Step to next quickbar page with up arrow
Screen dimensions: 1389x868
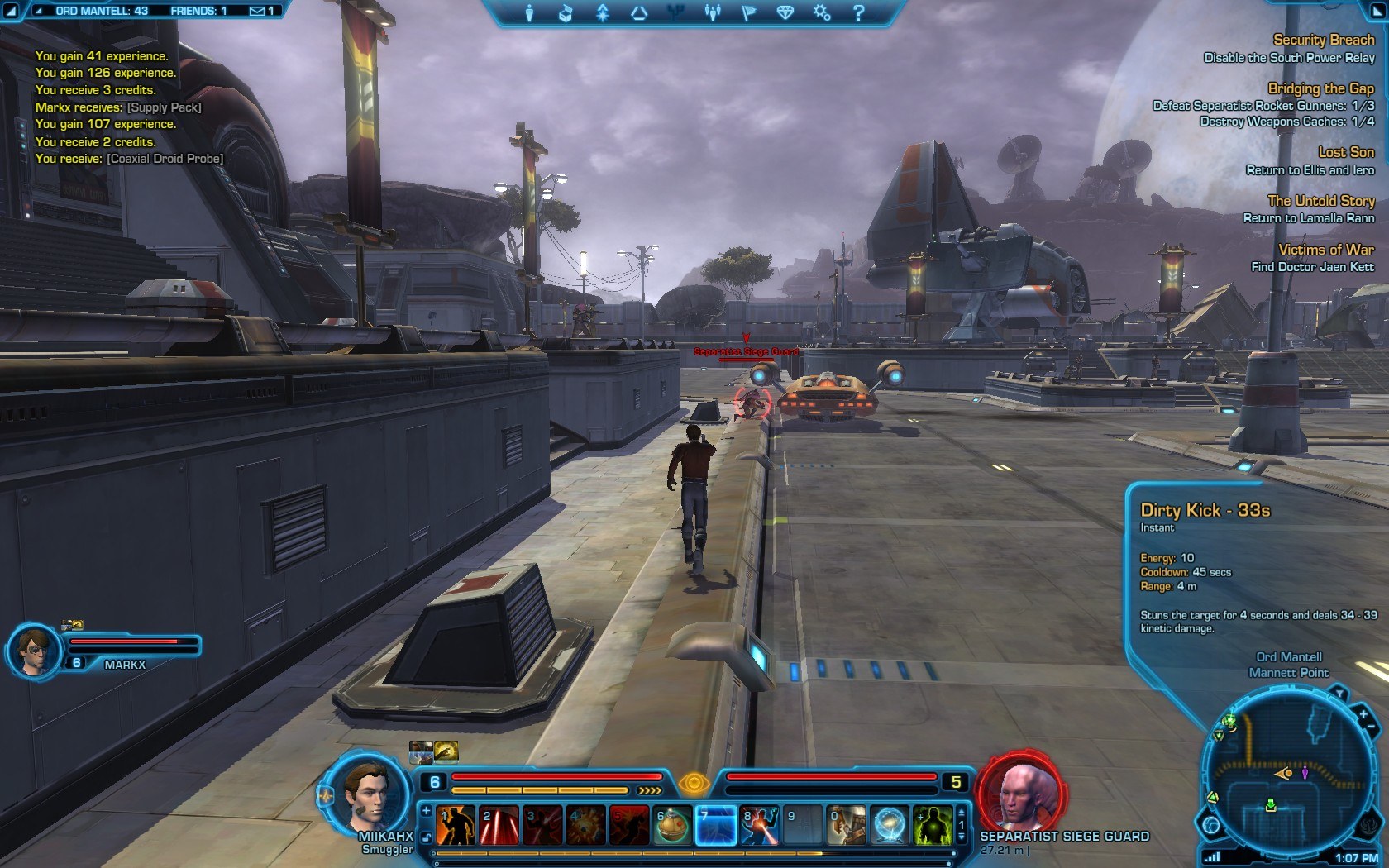(x=961, y=813)
